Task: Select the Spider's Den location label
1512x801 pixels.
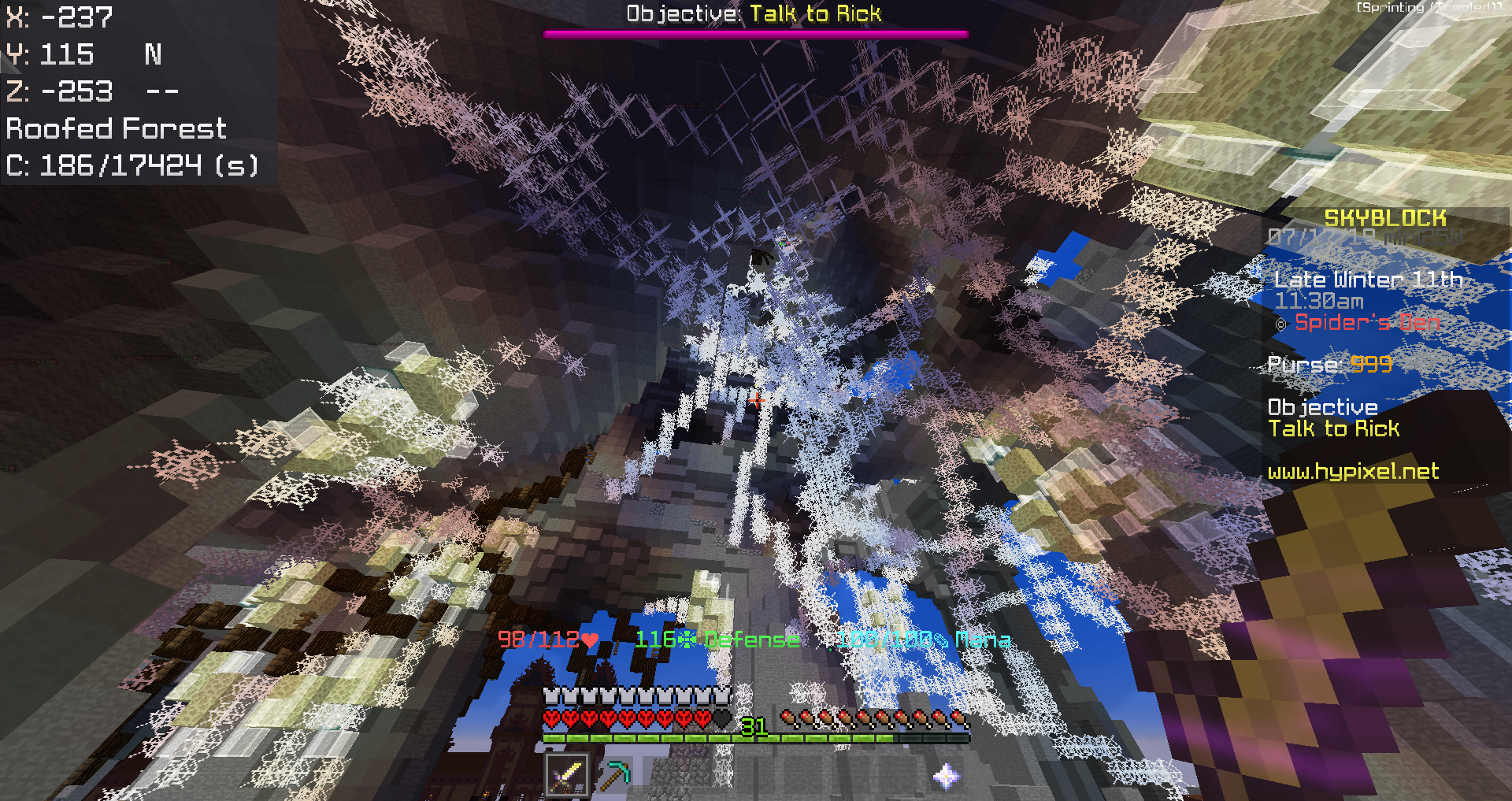Action: point(1367,322)
